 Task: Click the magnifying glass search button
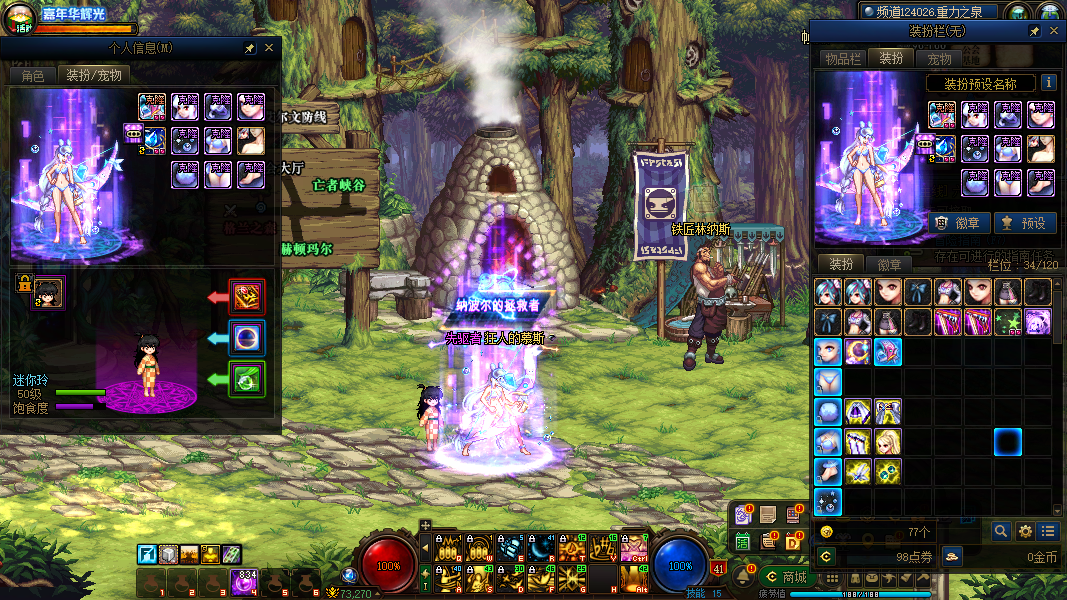tap(1001, 531)
